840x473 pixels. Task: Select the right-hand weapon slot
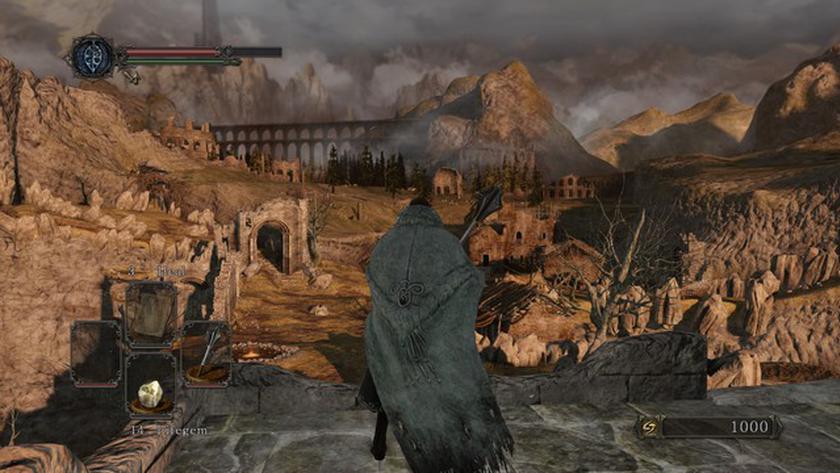[x=206, y=353]
